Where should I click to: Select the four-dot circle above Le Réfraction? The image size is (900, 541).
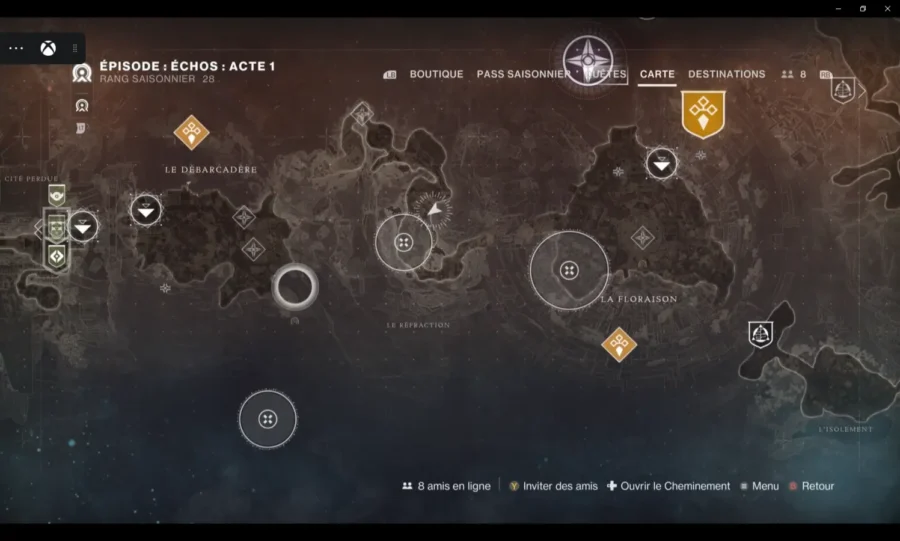pyautogui.click(x=404, y=243)
